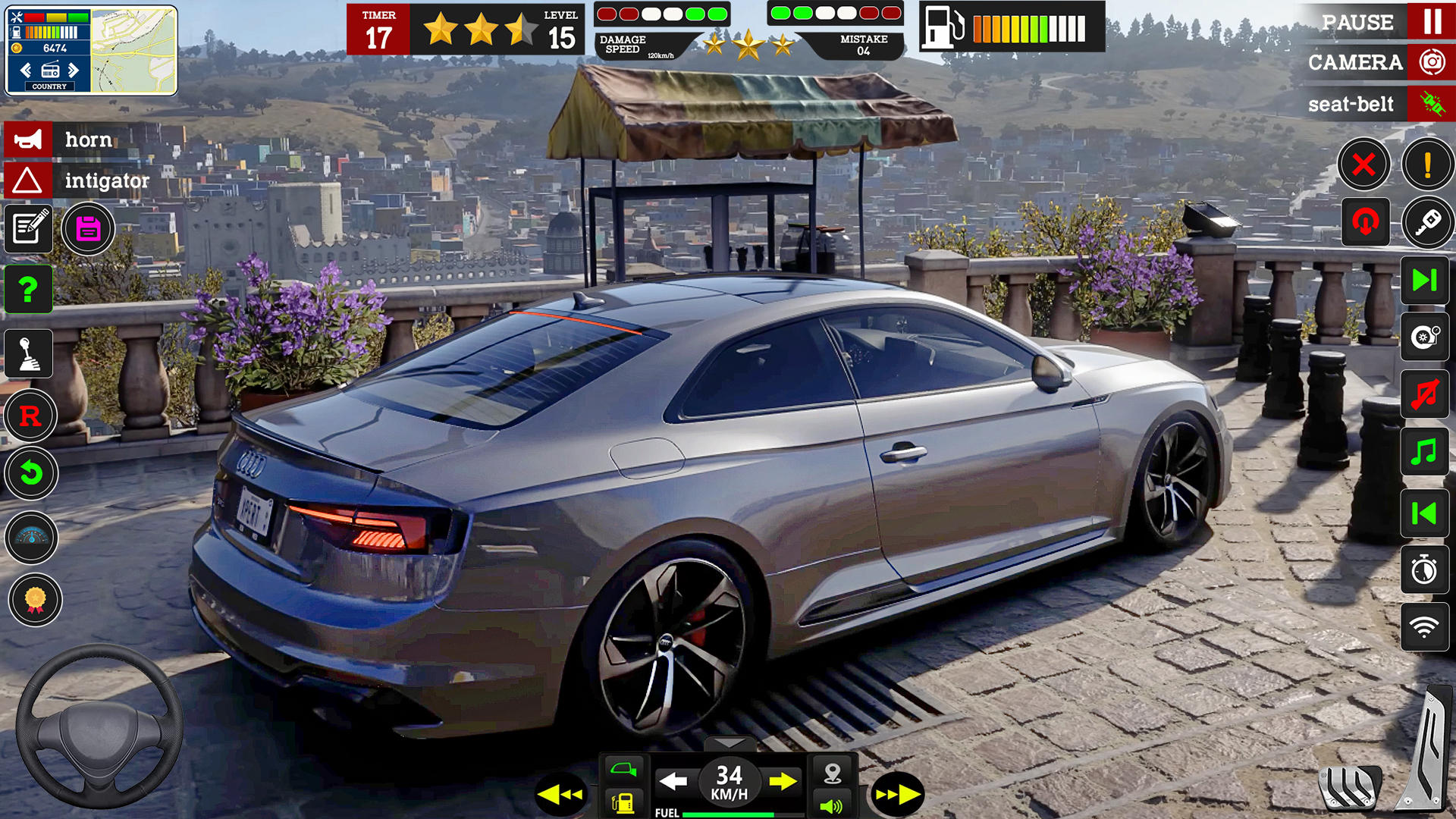Fasten the seat-belt
Image resolution: width=1456 pixels, height=819 pixels.
coord(1431,104)
